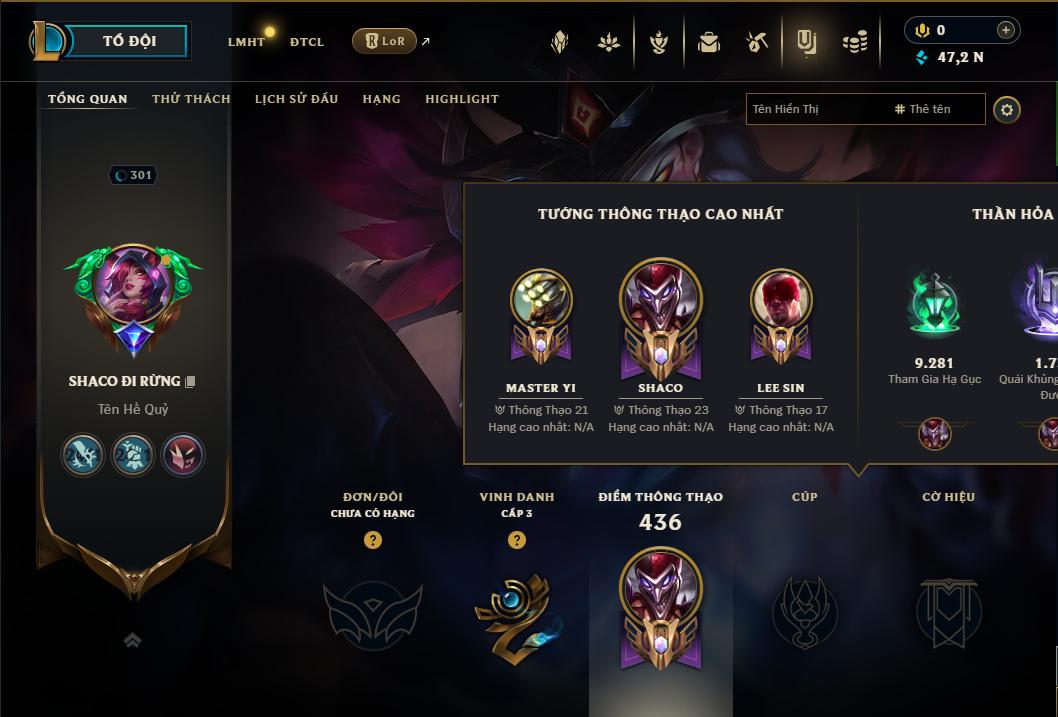
Task: Select the HẠNG tab
Action: tap(381, 99)
